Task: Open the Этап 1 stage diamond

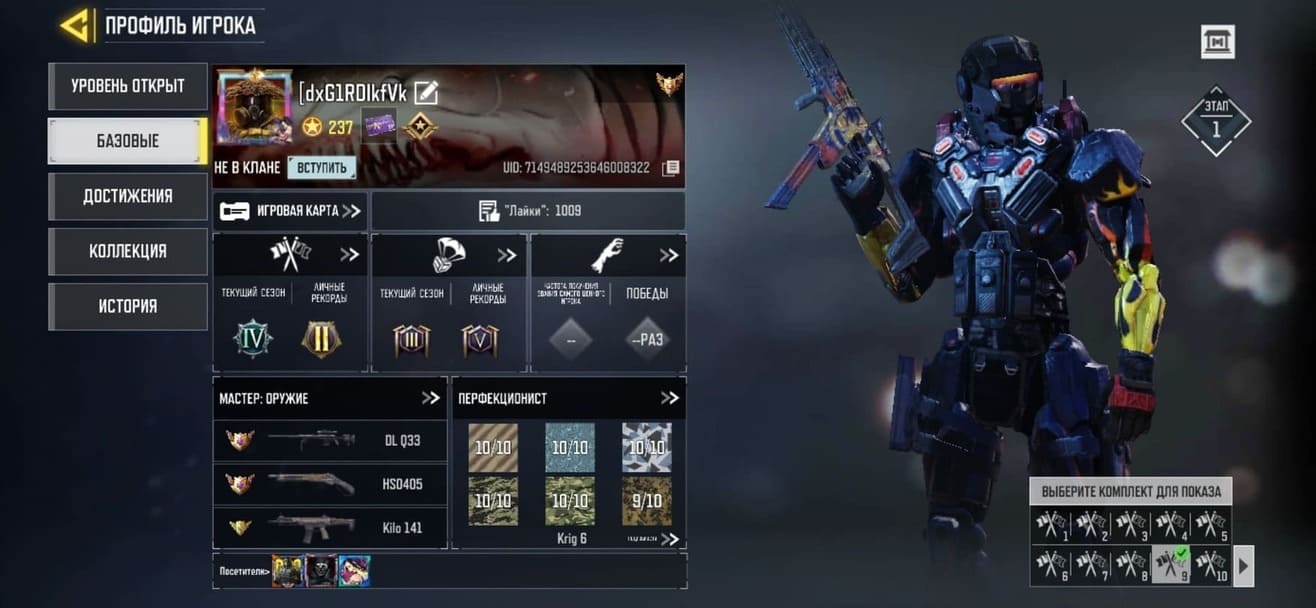Action: coord(1216,121)
